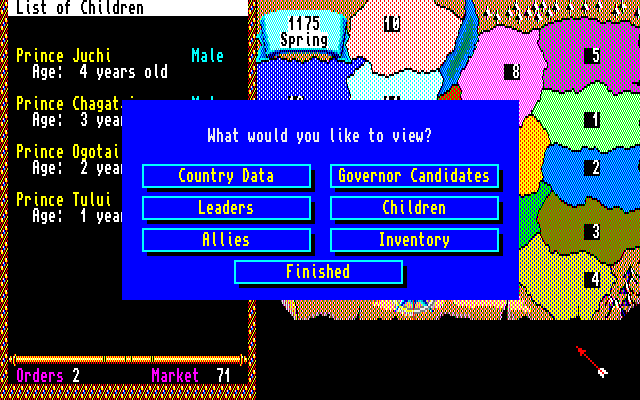View the Leaders list
640x400 pixels.
[x=226, y=208]
